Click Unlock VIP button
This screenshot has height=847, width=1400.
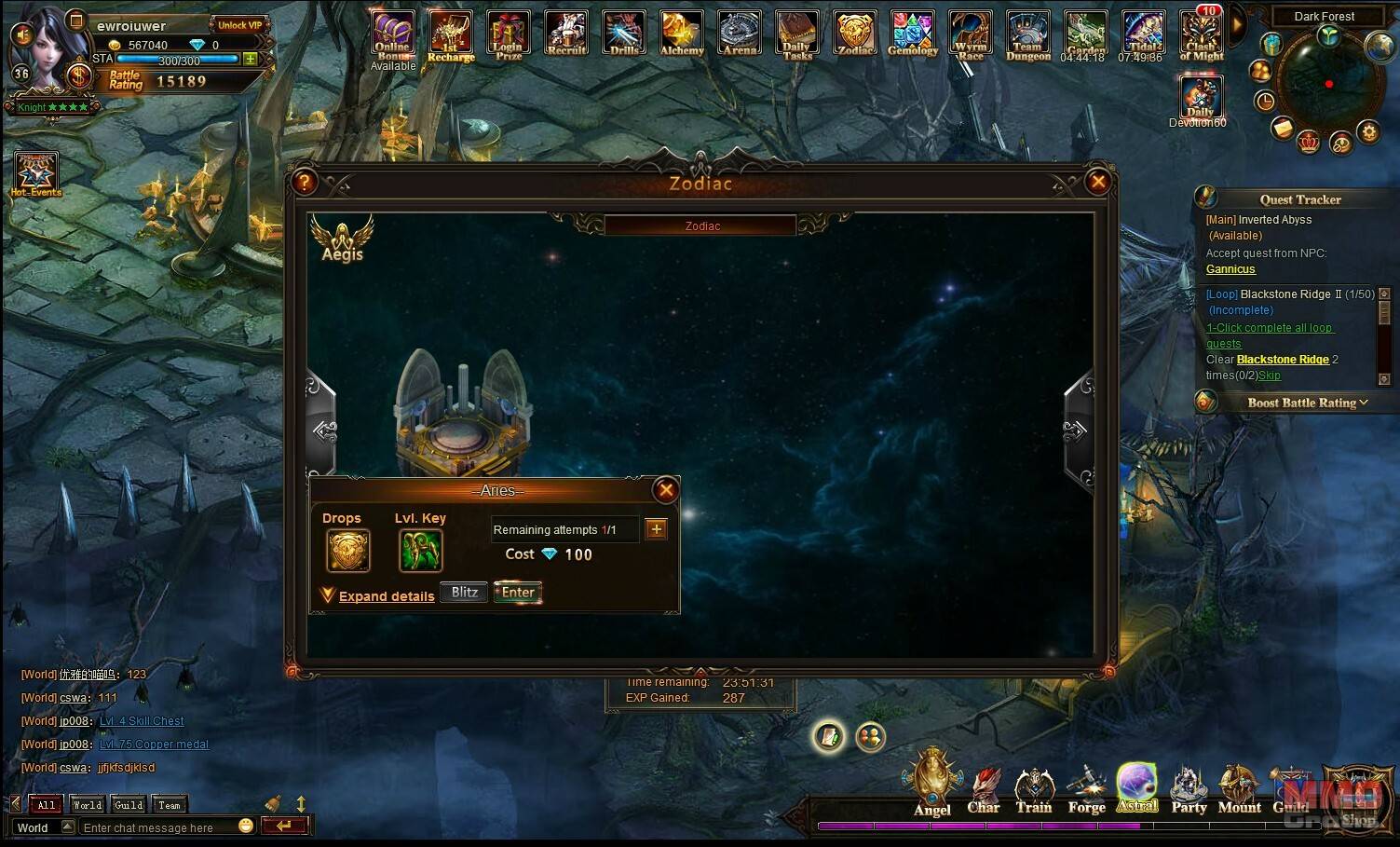coord(239,25)
